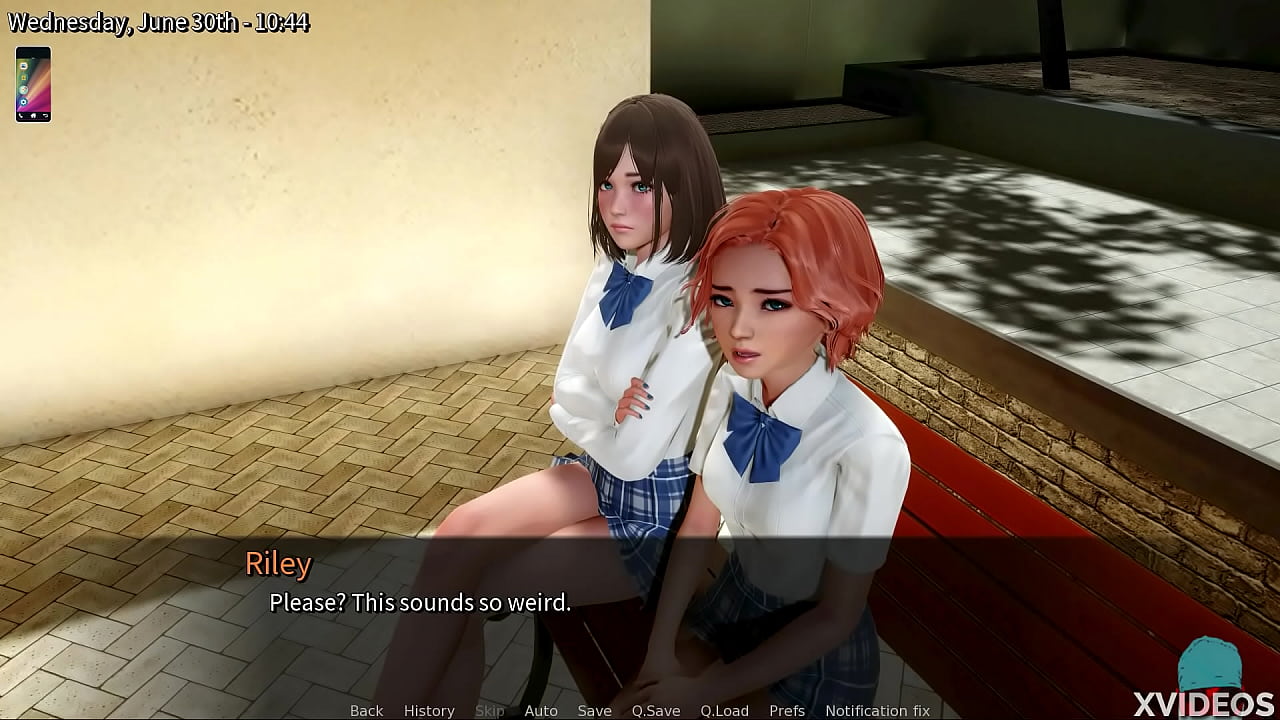Viewport: 1280px width, 720px height.
Task: Open the Save screen
Action: pyautogui.click(x=594, y=710)
